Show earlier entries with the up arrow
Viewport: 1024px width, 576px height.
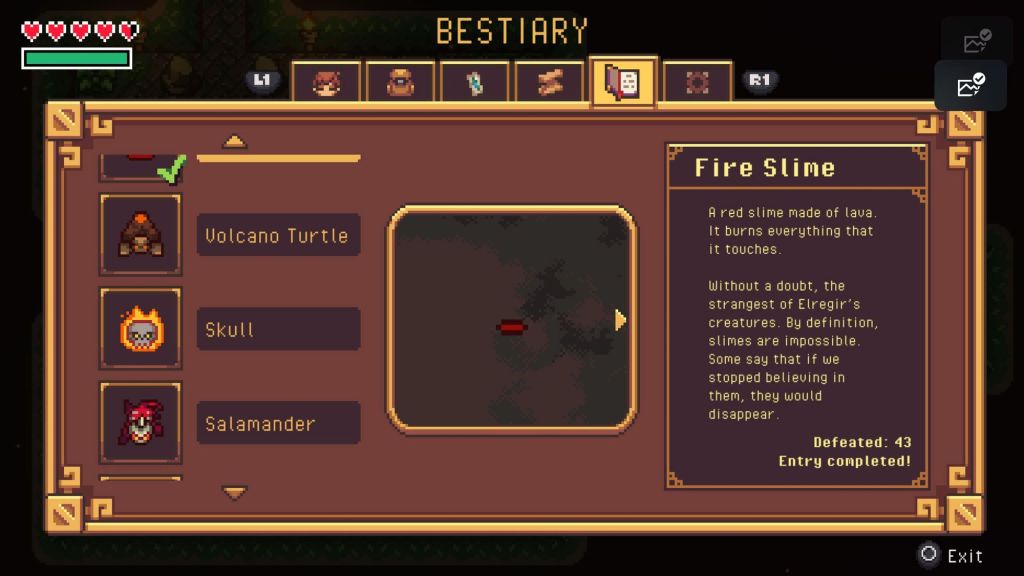[235, 142]
